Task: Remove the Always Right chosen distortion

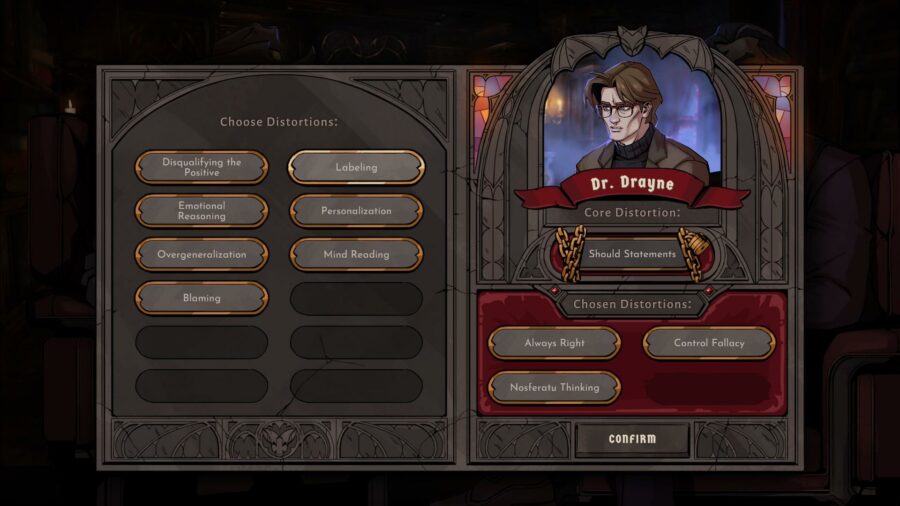Action: (554, 343)
